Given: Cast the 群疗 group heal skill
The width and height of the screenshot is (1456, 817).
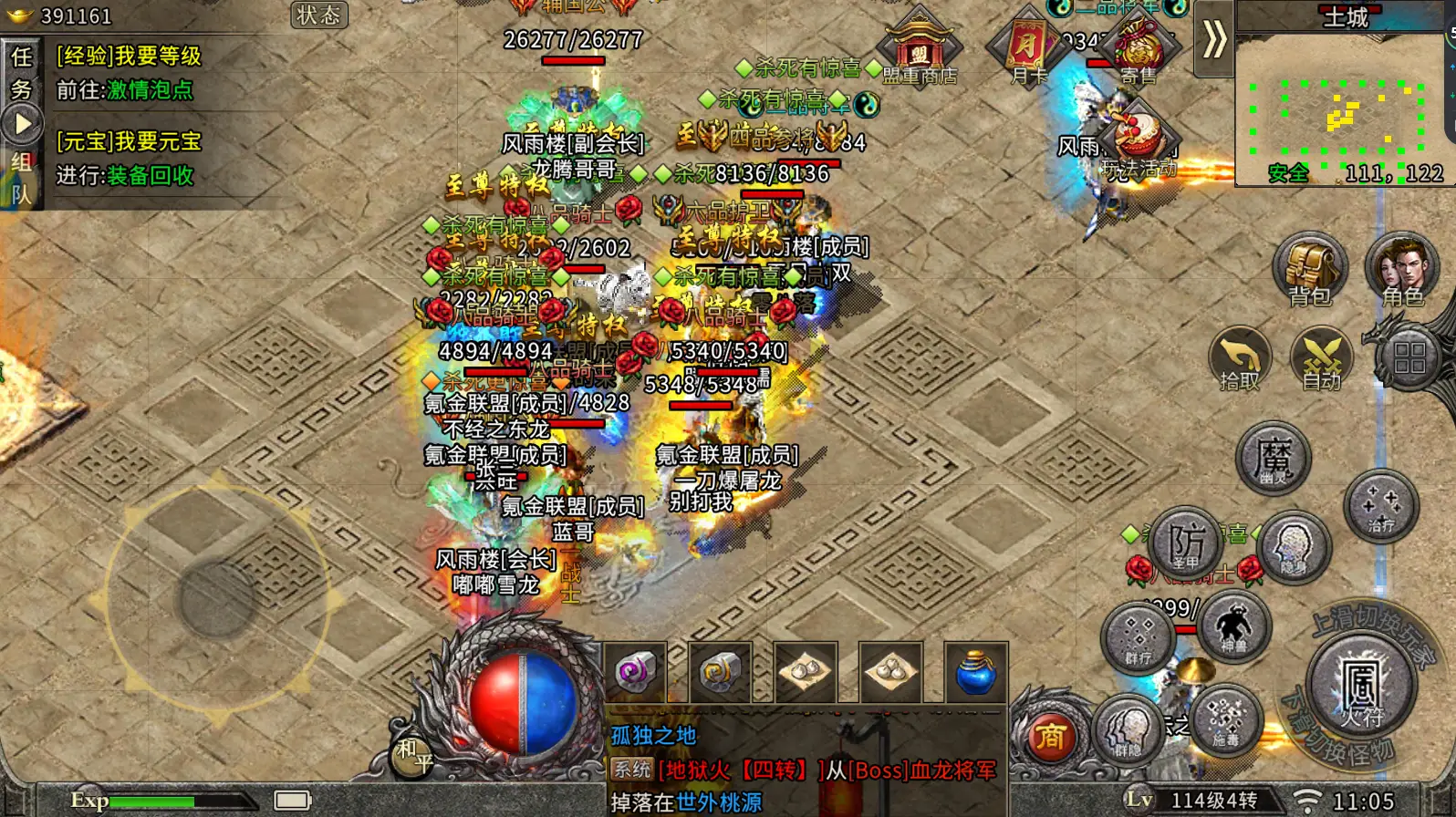Looking at the screenshot, I should [x=1139, y=638].
